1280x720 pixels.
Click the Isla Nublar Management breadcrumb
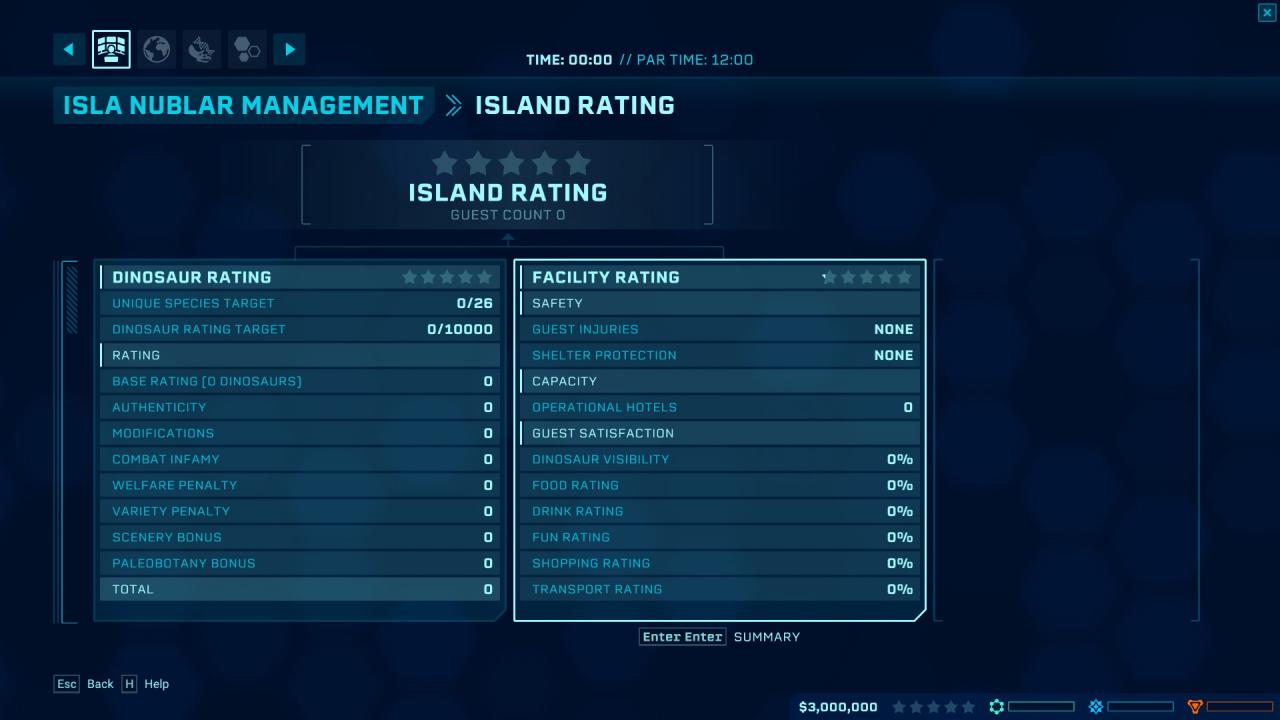tap(243, 105)
